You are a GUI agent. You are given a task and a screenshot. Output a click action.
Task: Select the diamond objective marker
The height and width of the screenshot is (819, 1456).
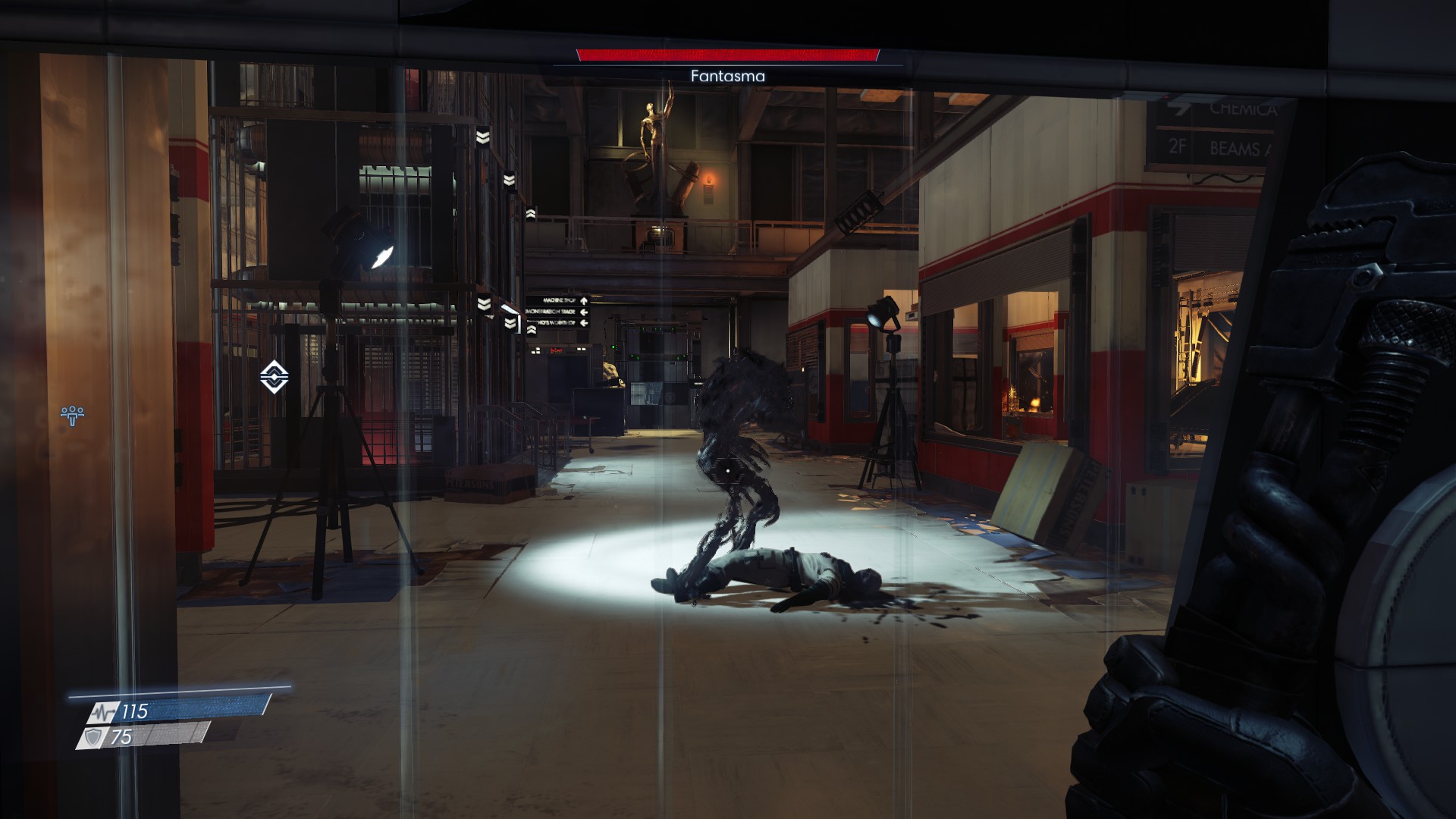pyautogui.click(x=274, y=376)
